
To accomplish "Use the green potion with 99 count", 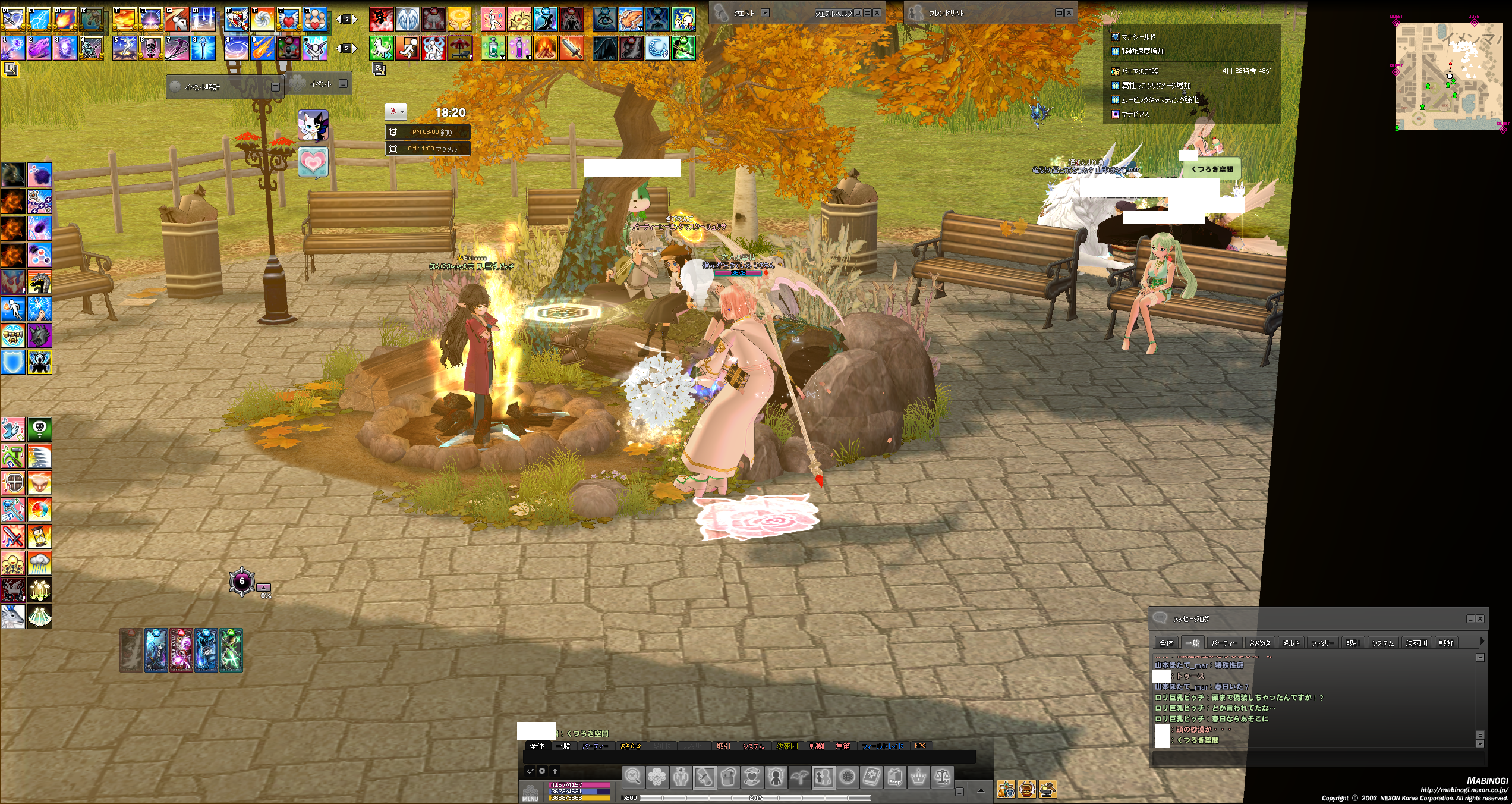I will point(493,48).
